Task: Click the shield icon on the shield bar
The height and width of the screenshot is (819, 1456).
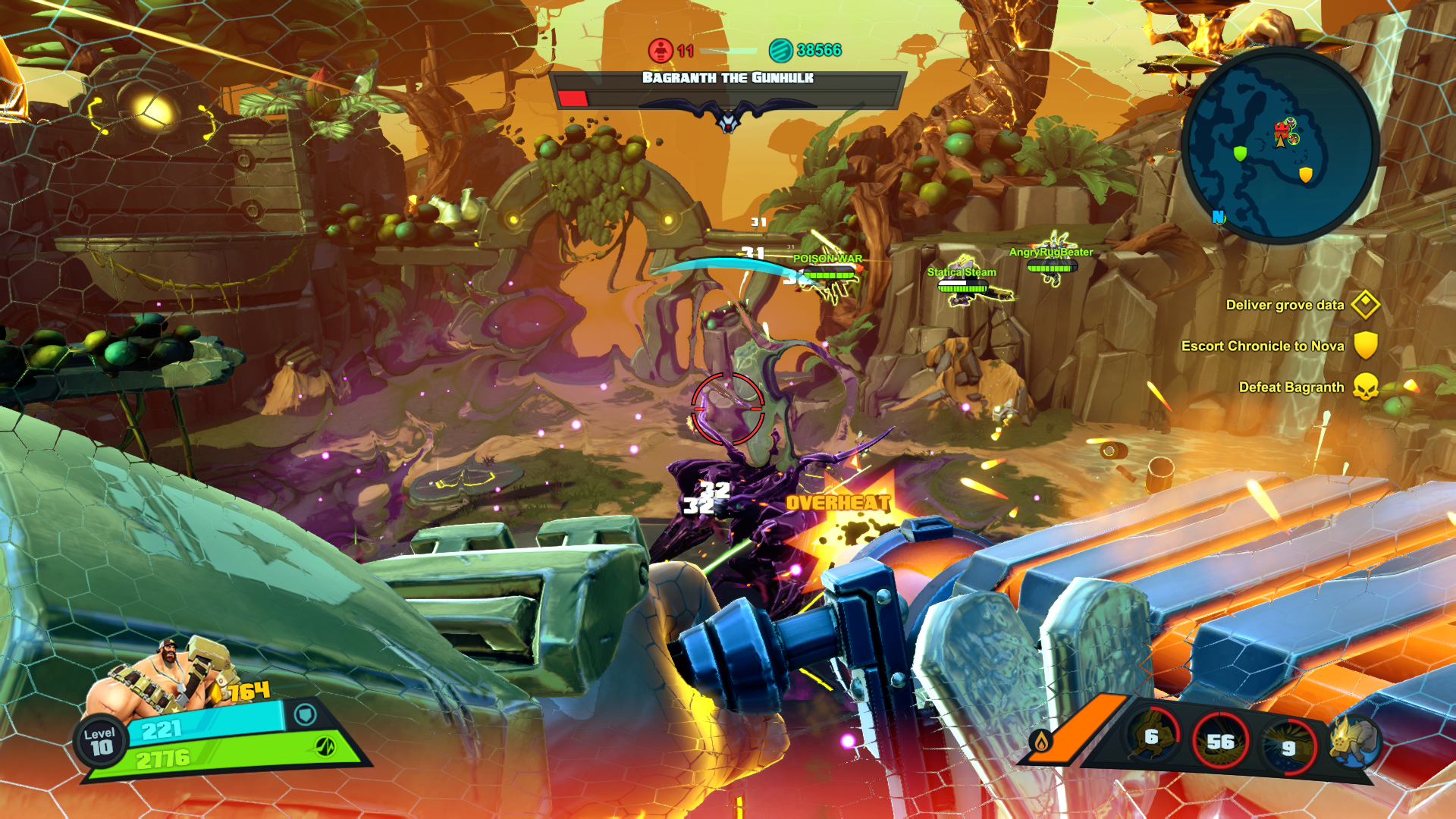Action: [x=305, y=714]
